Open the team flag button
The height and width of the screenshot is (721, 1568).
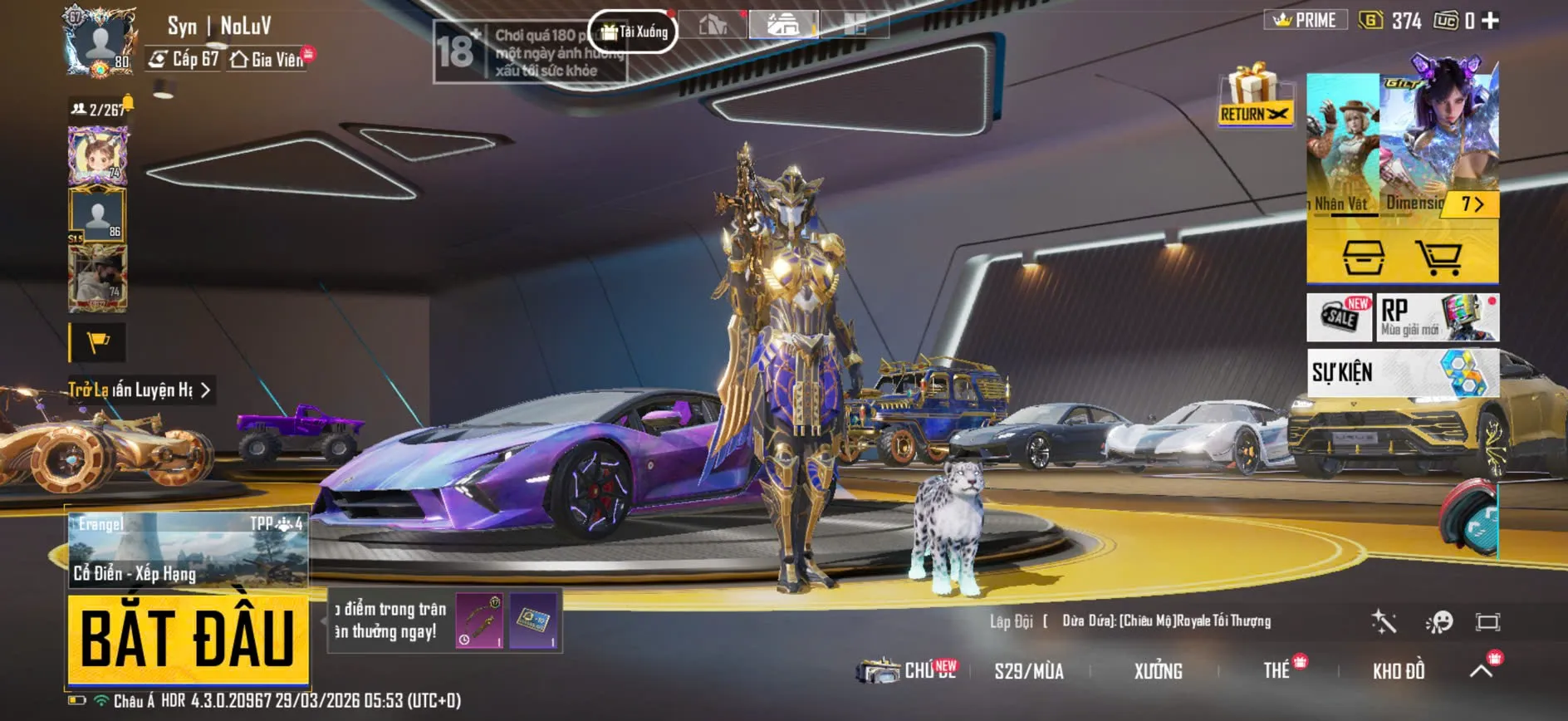coord(98,342)
